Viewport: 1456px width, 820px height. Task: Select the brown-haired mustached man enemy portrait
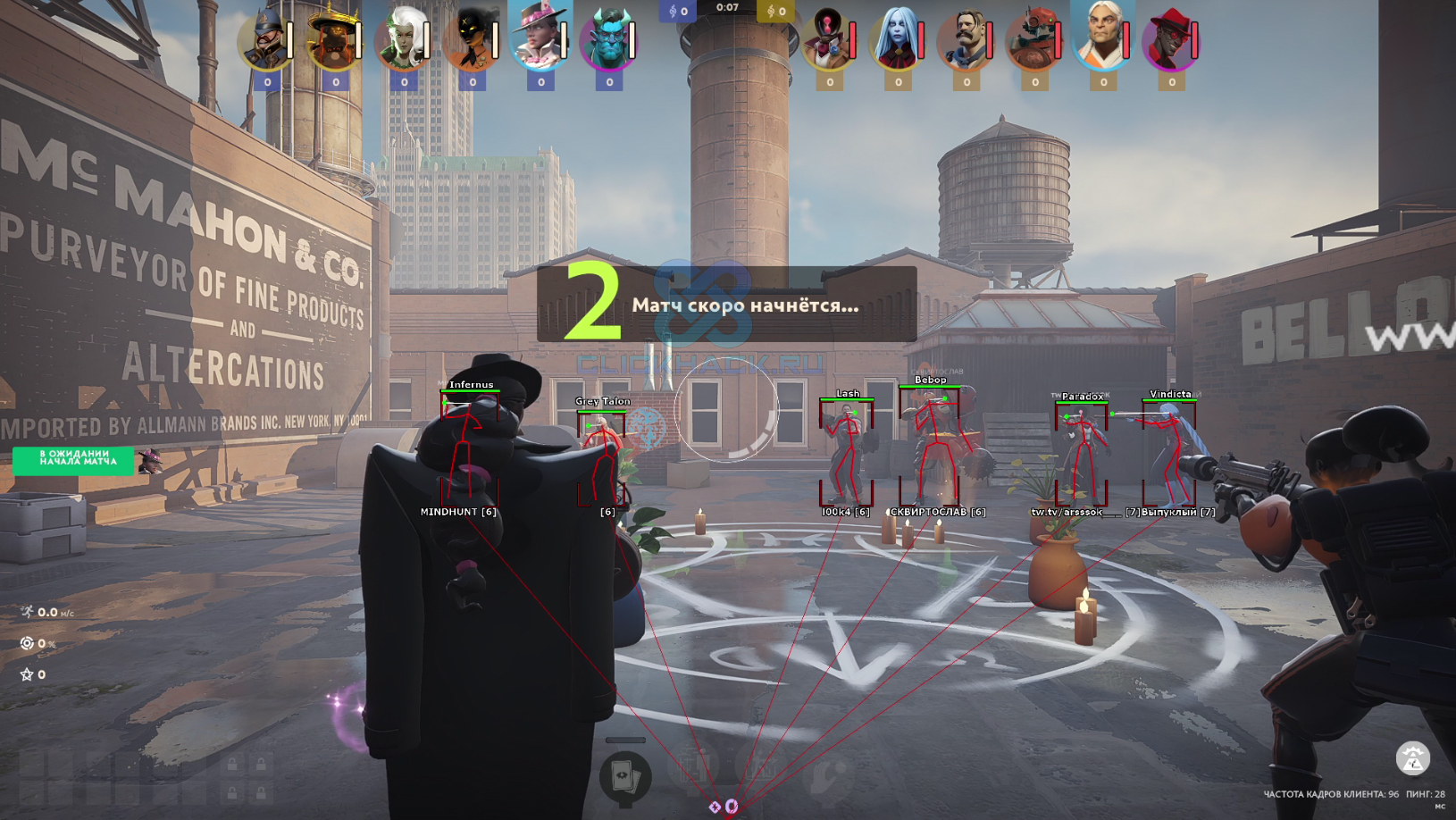tap(966, 40)
